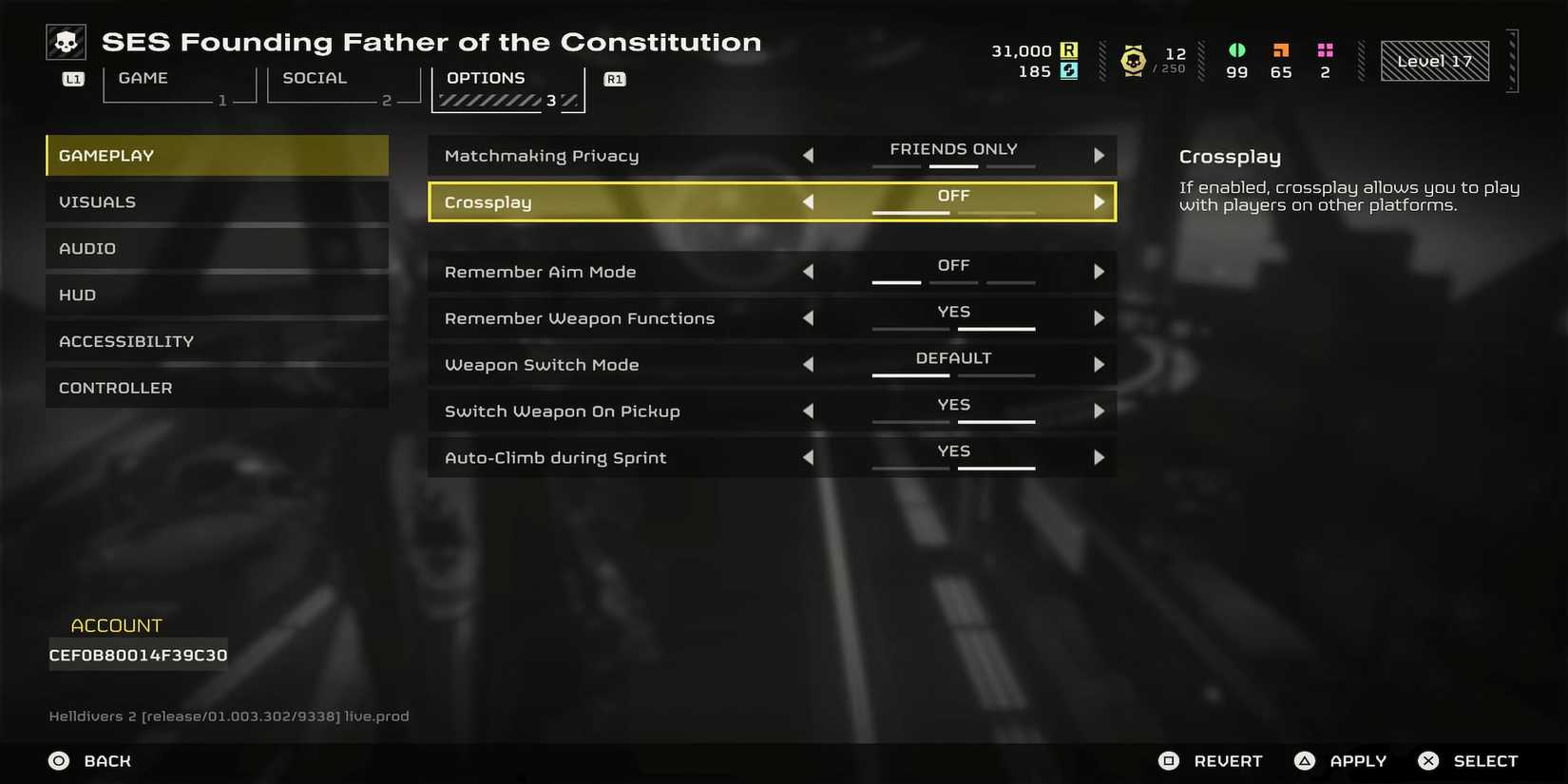1568x784 pixels.
Task: Click the account ID CEF0B80014F39C30
Action: coord(137,654)
